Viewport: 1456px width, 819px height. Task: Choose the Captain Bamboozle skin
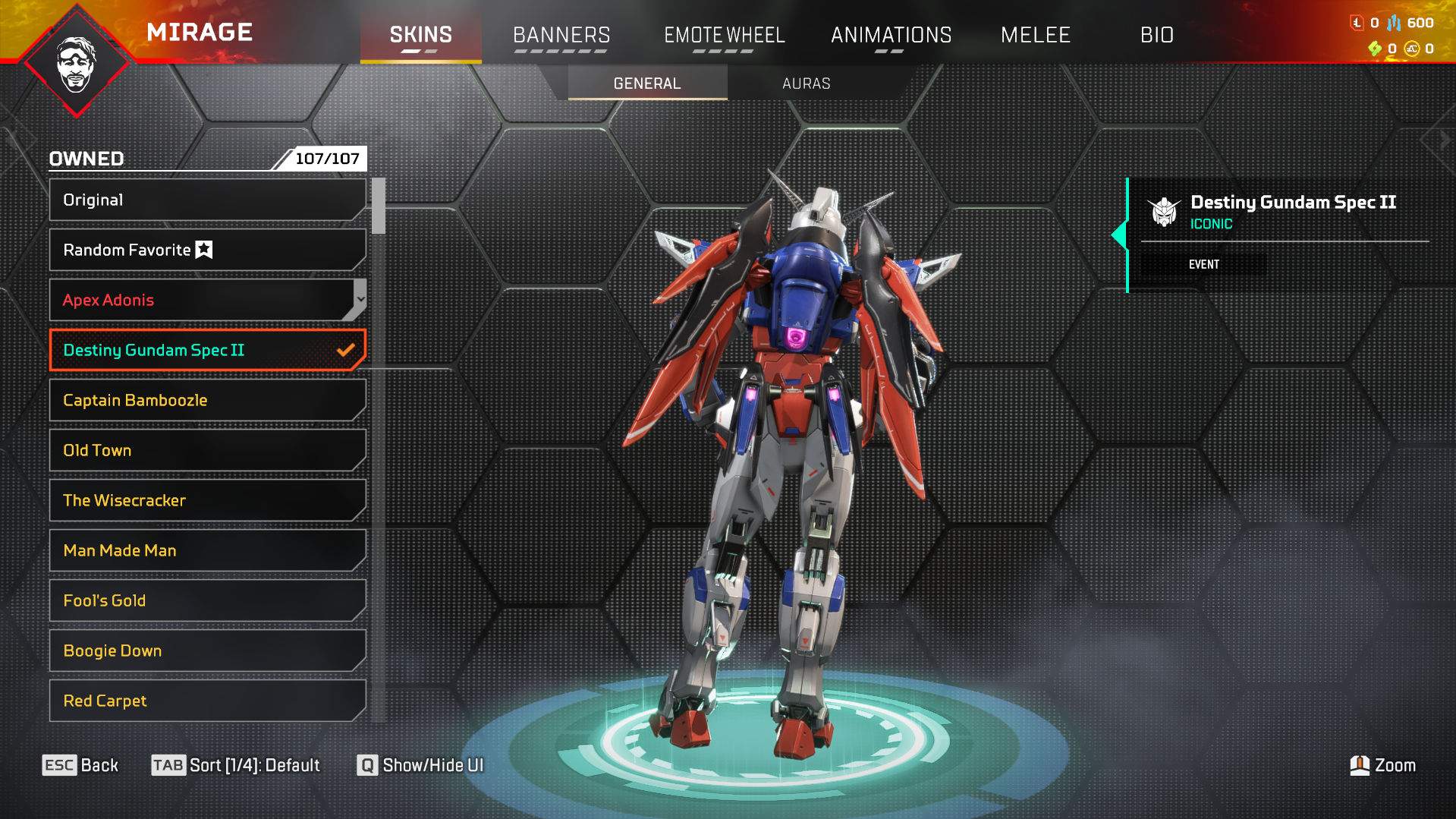pos(206,400)
